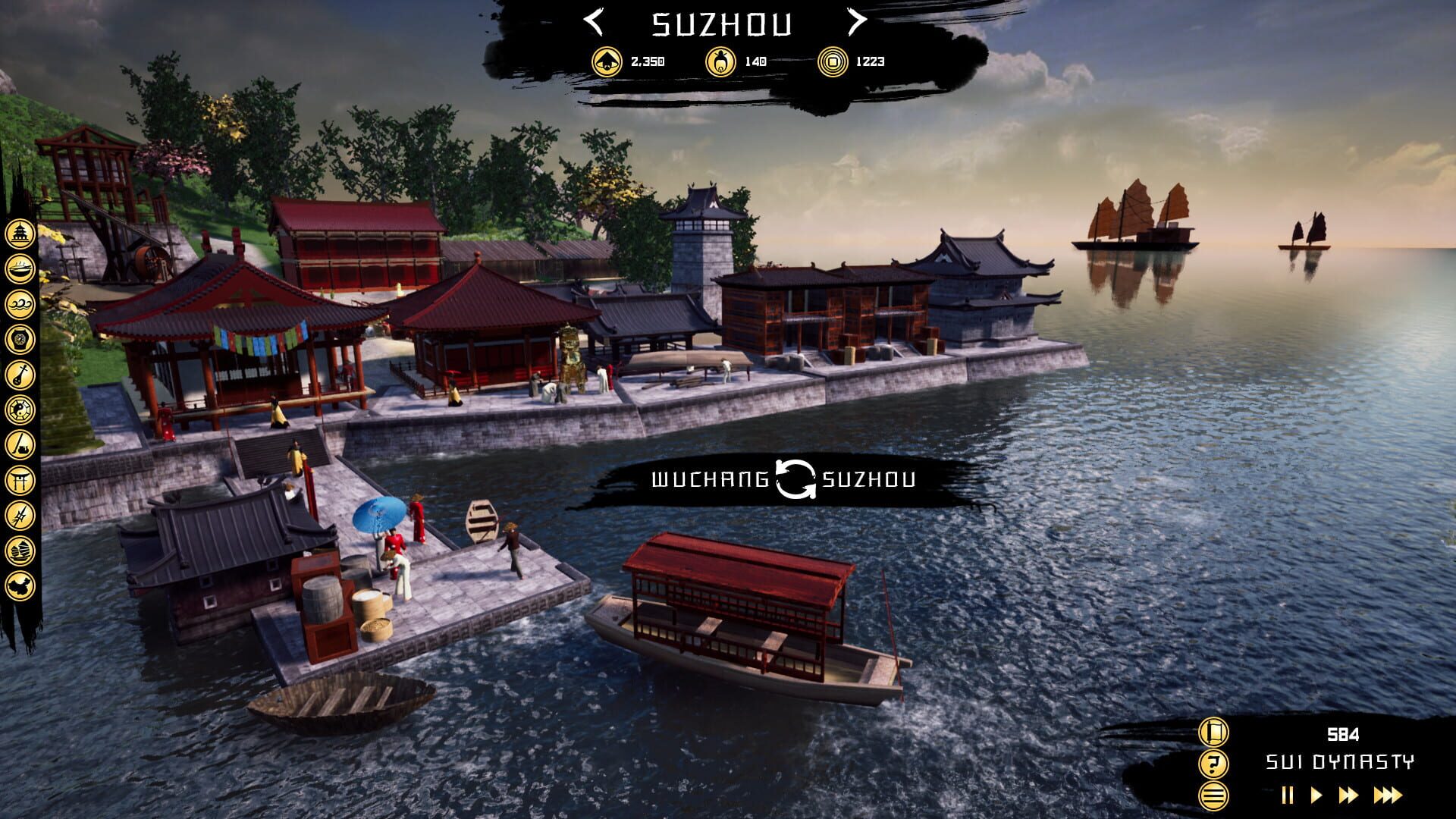This screenshot has height=819, width=1456.
Task: Select the pagoda buildings tool
Action: pos(19,233)
